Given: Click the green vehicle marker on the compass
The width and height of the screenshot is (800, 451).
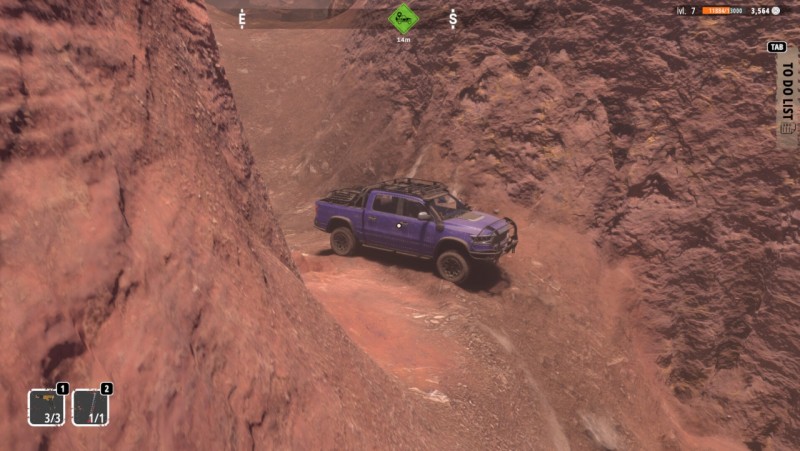Looking at the screenshot, I should pyautogui.click(x=403, y=18).
